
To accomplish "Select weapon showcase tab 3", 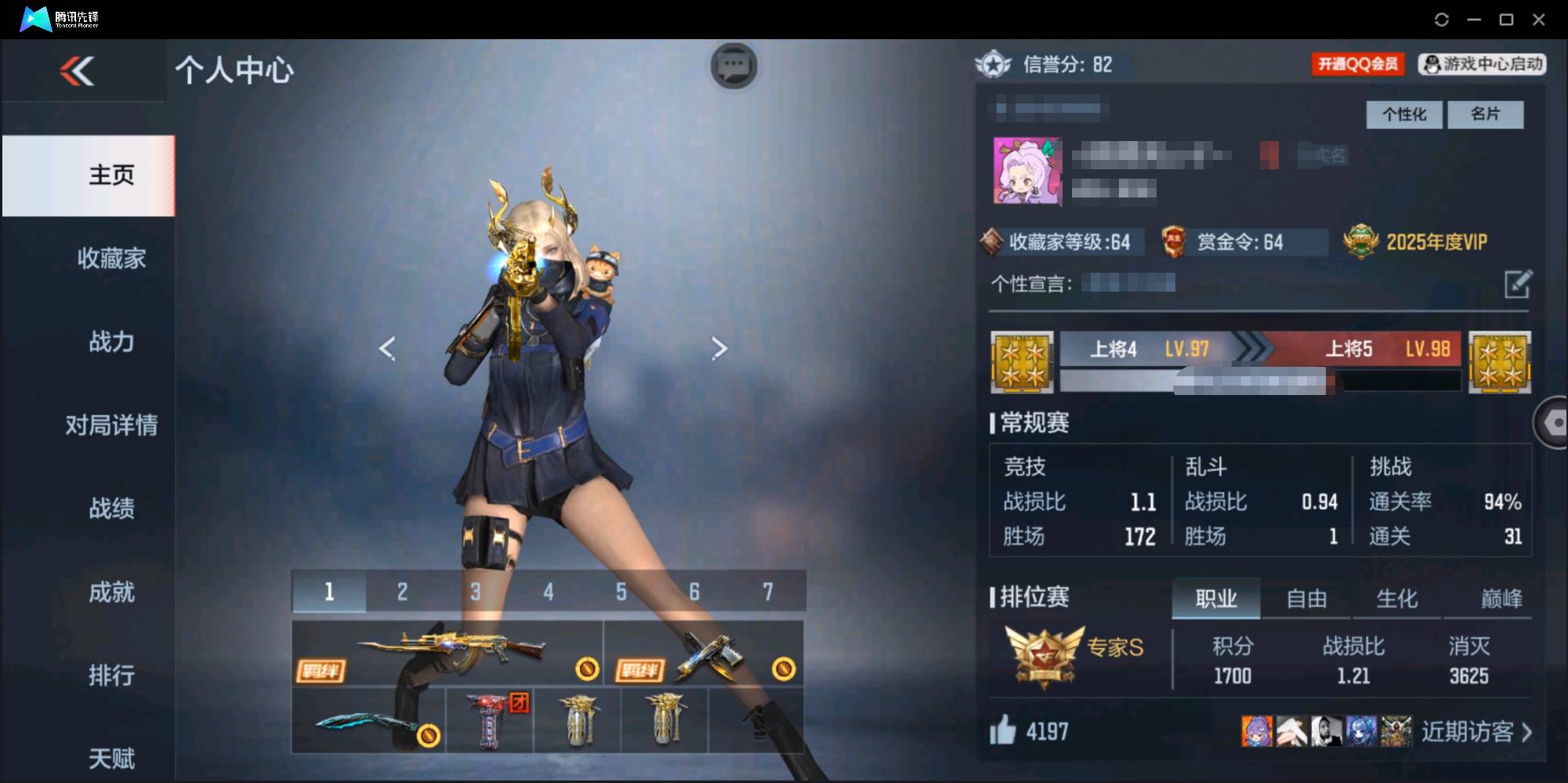I will pos(474,593).
